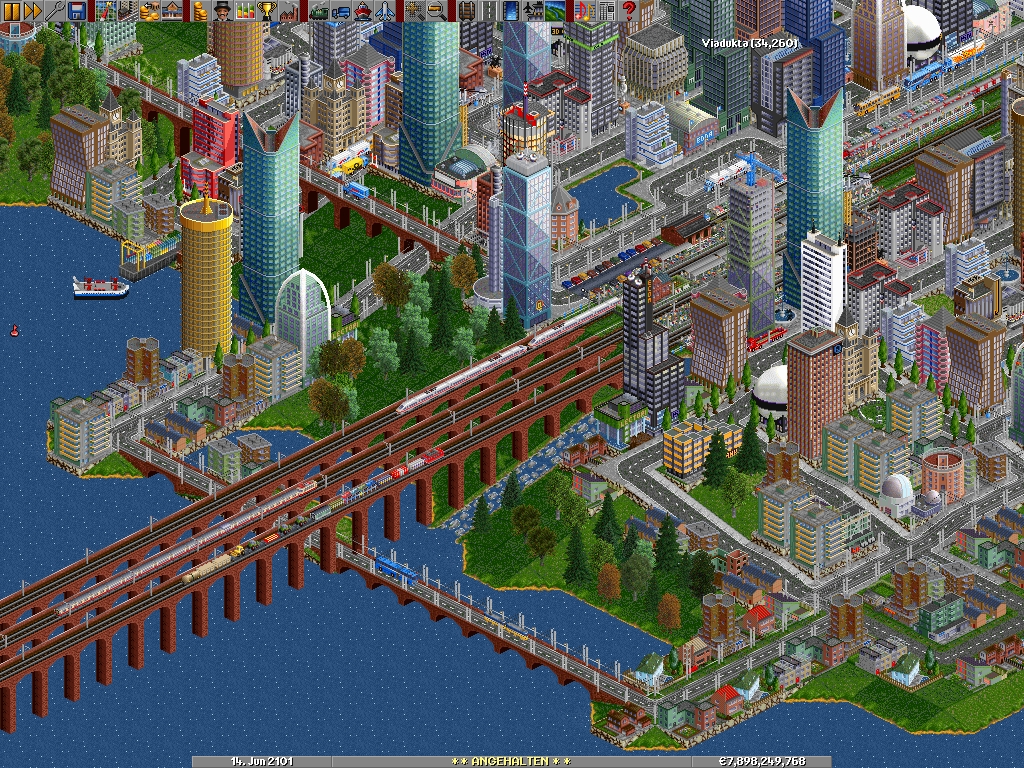Viewport: 1024px width, 768px height.
Task: Show the company station list
Action: 173,11
